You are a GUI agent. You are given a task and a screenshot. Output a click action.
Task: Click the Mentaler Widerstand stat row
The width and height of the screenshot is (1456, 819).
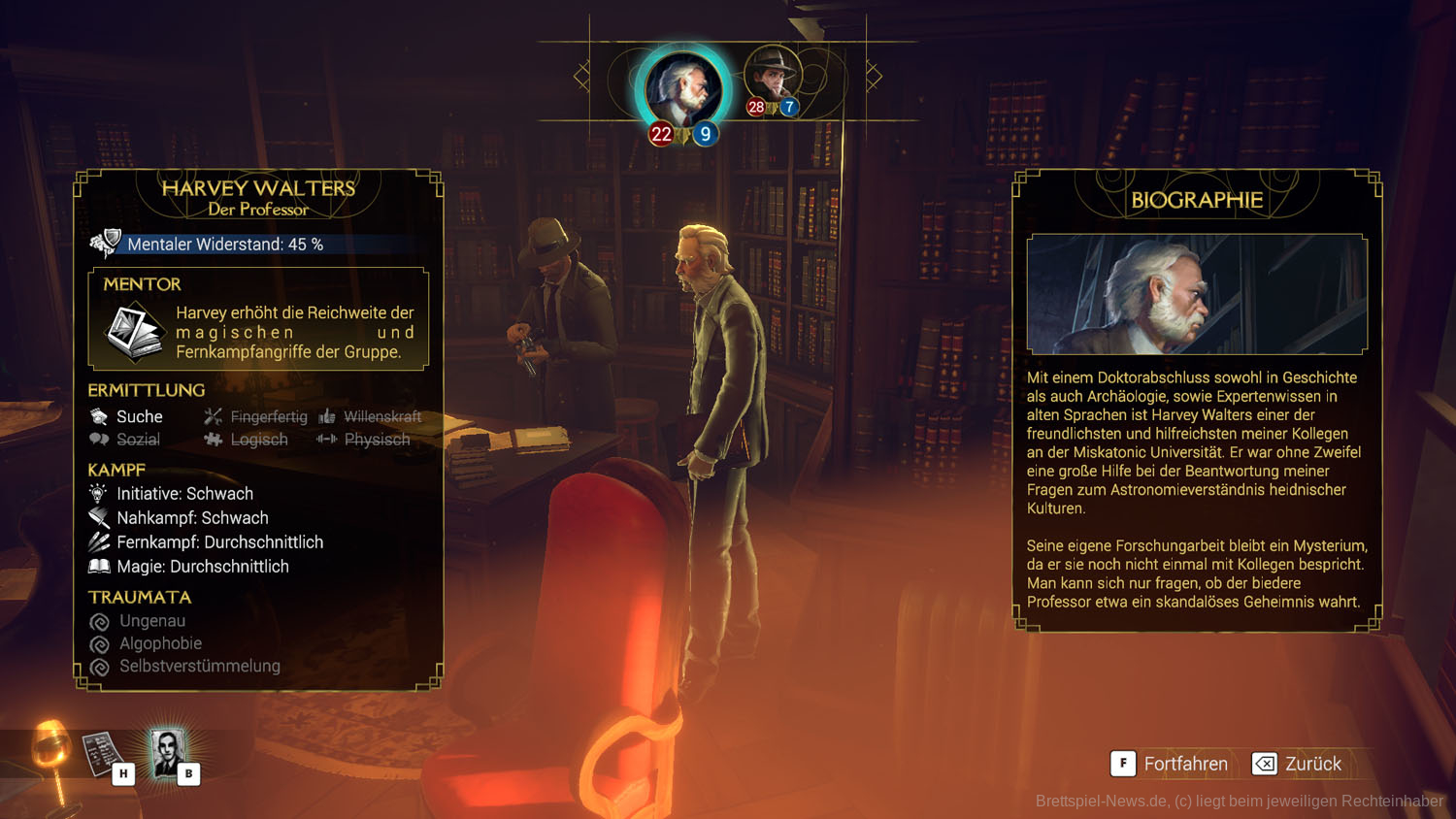click(x=224, y=245)
